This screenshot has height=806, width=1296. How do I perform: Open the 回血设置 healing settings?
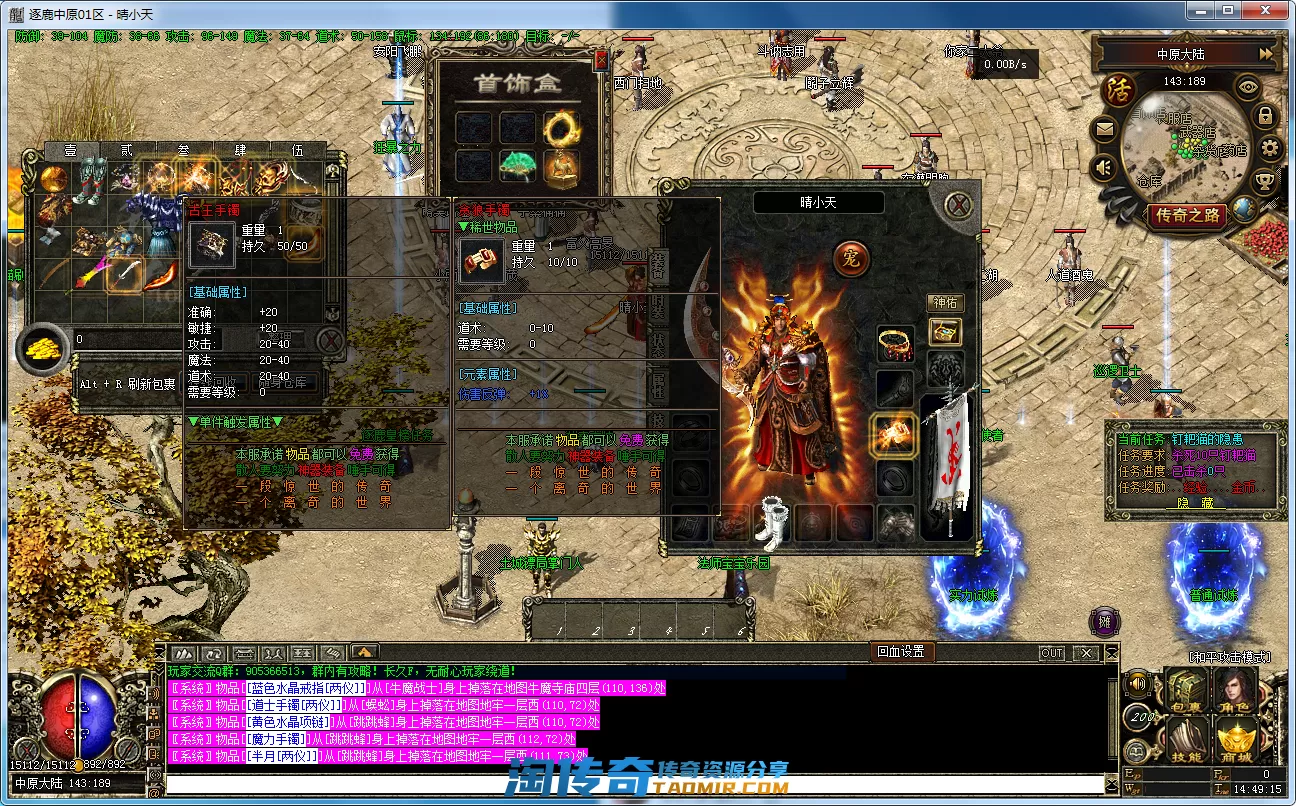click(x=900, y=652)
